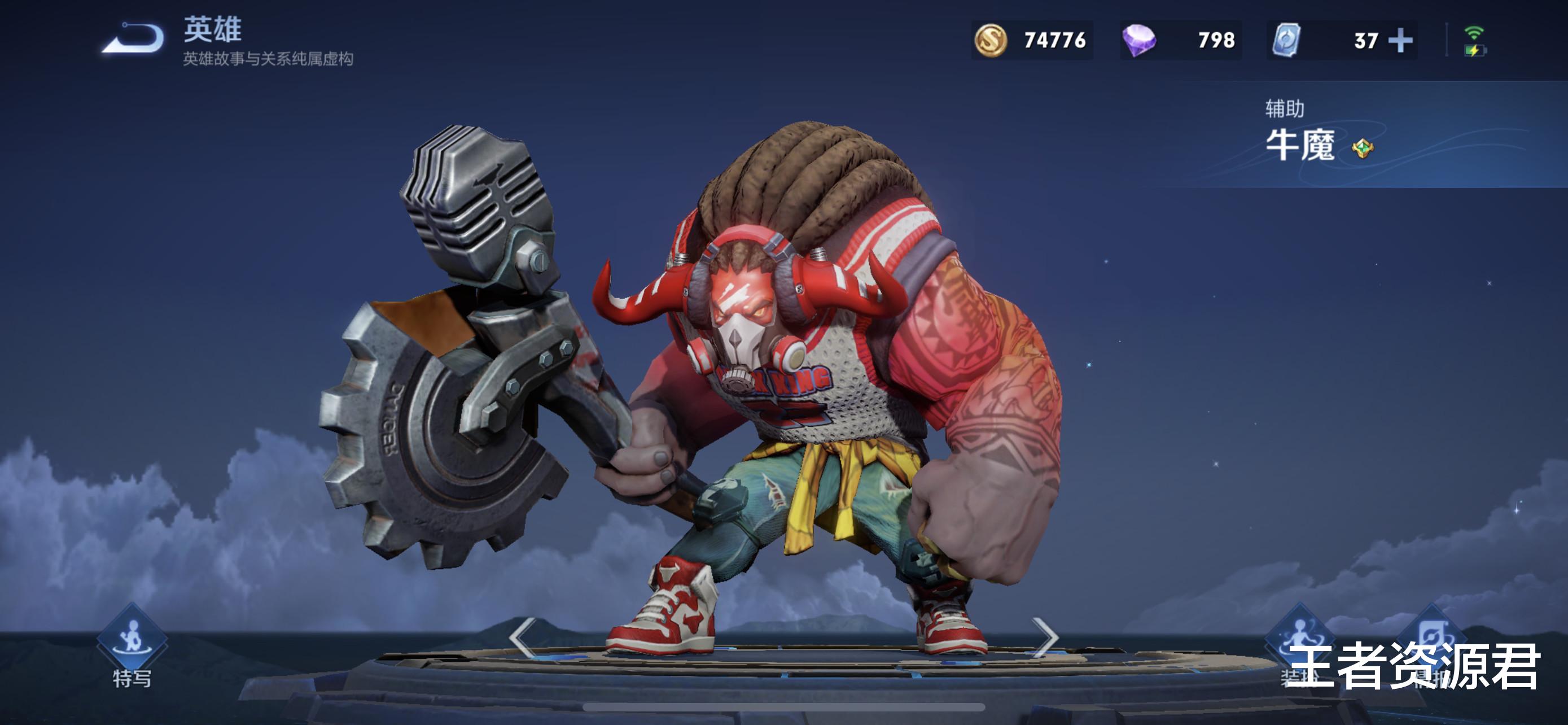Image resolution: width=1568 pixels, height=725 pixels.
Task: Go back with the return arrow
Action: (x=133, y=39)
